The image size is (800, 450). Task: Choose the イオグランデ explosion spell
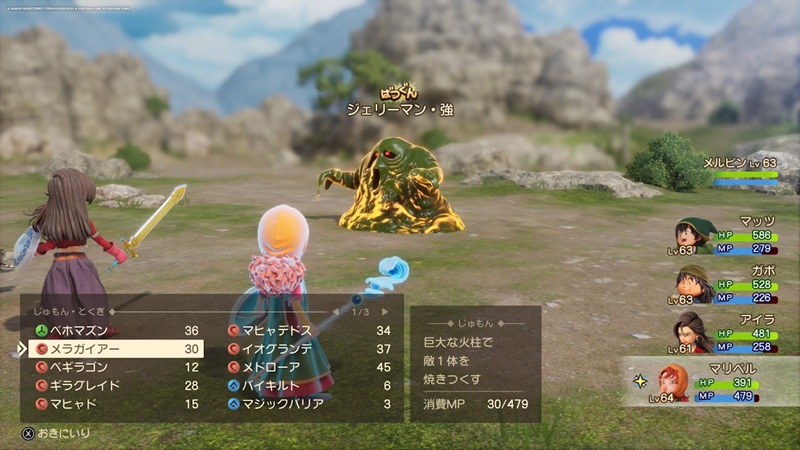[x=309, y=349]
